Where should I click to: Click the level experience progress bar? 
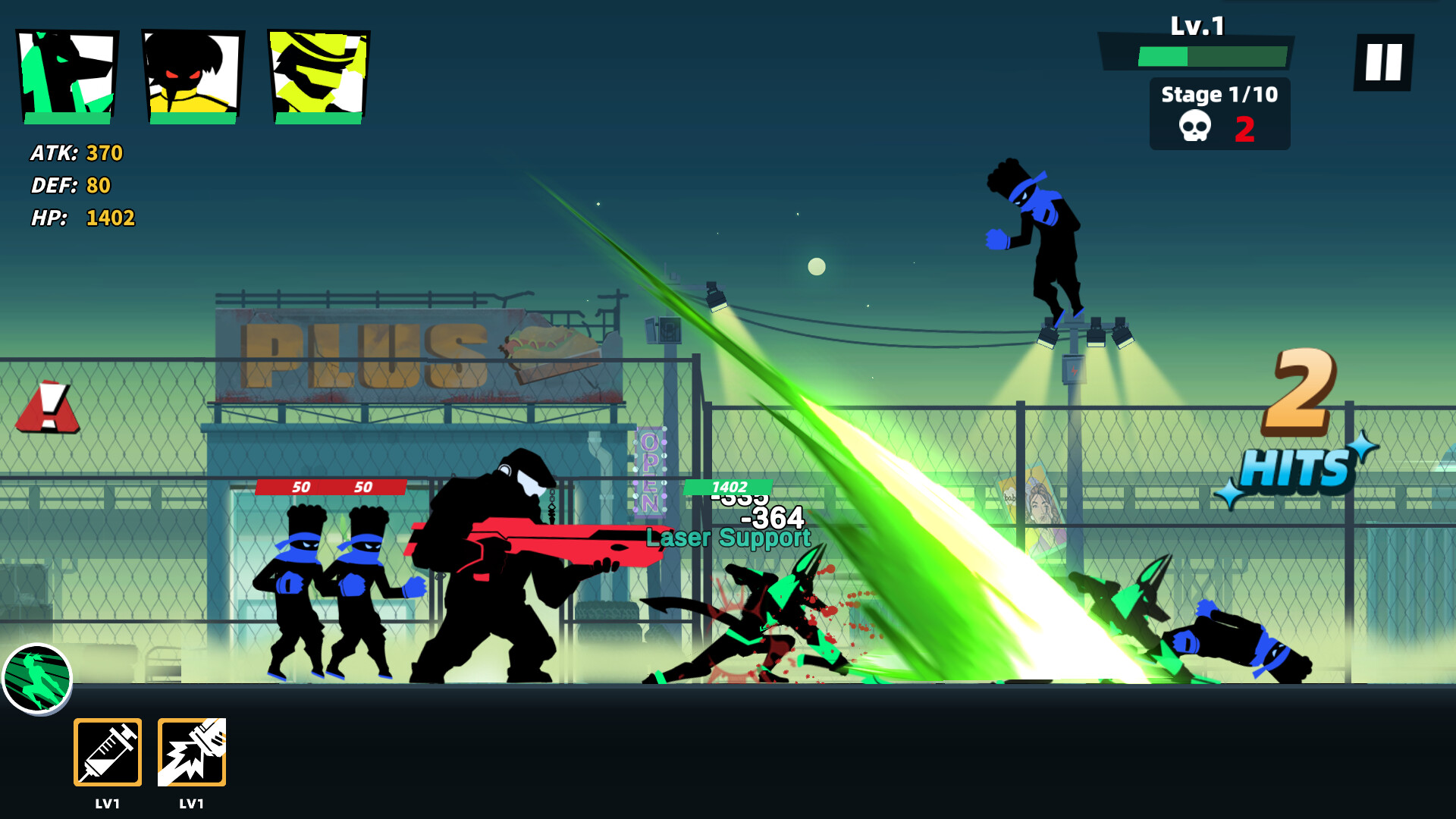[1211, 55]
